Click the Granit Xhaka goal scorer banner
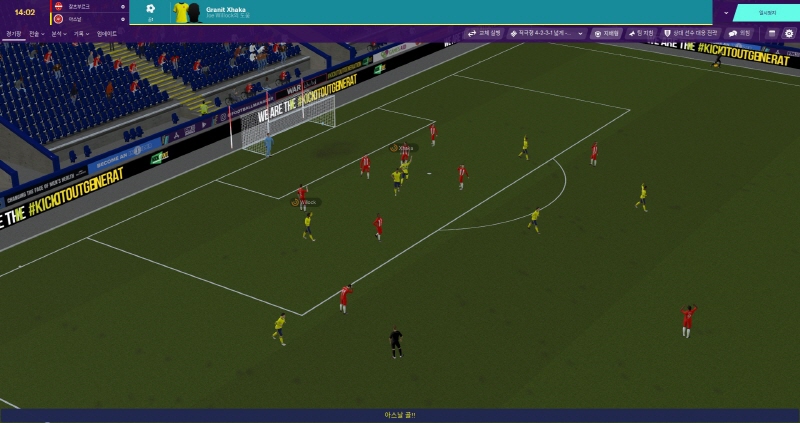 (260, 12)
